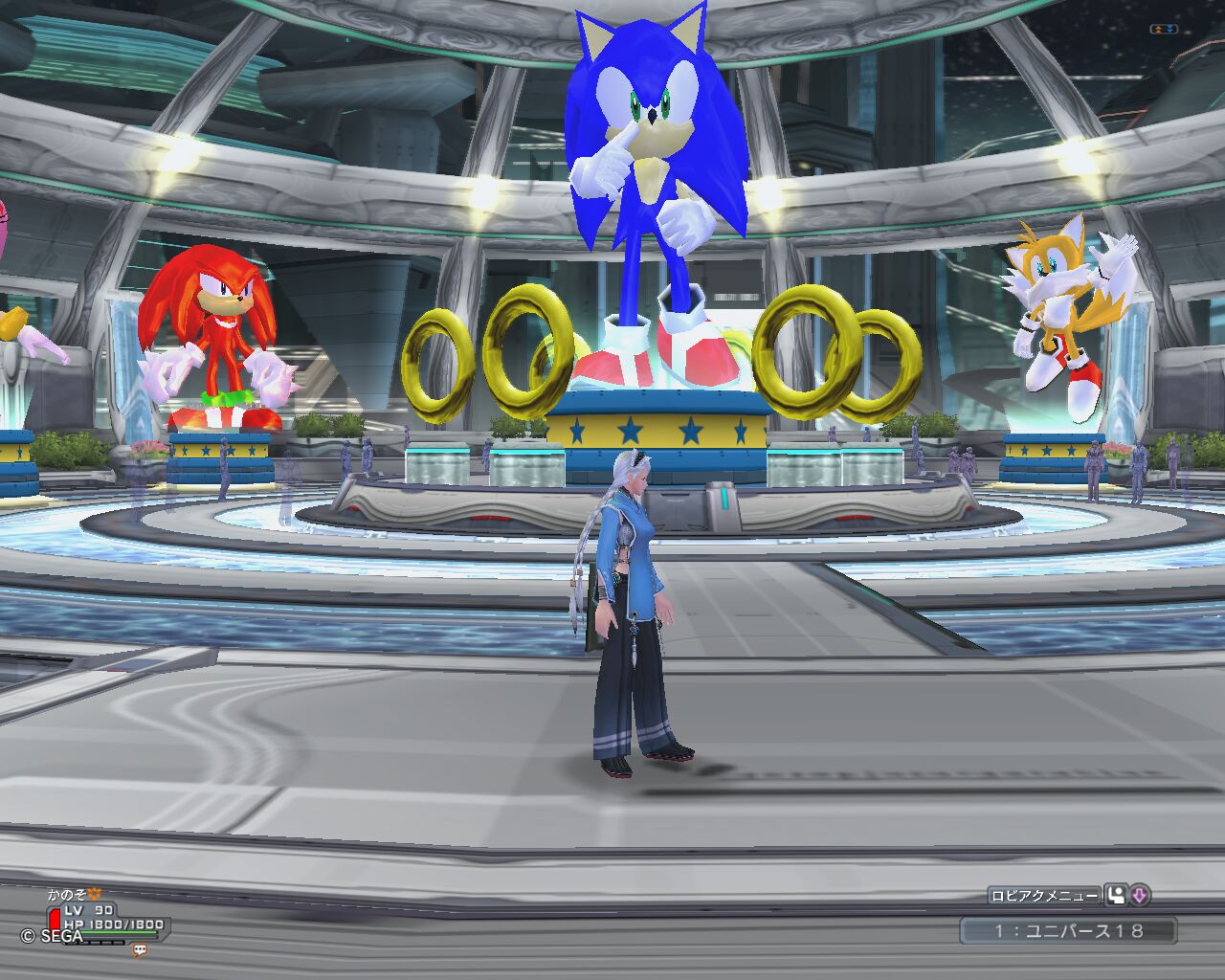The width and height of the screenshot is (1225, 980).
Task: Select the ユニバース18 universe entry
Action: (1068, 930)
